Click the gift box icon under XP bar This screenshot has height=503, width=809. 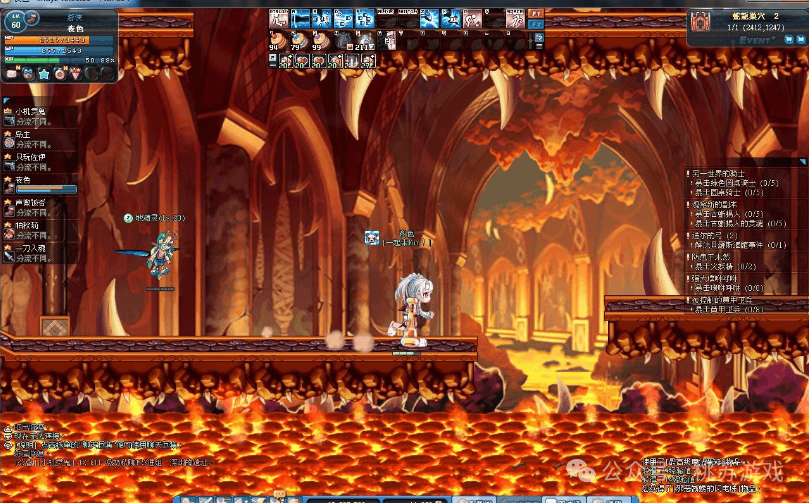26,74
